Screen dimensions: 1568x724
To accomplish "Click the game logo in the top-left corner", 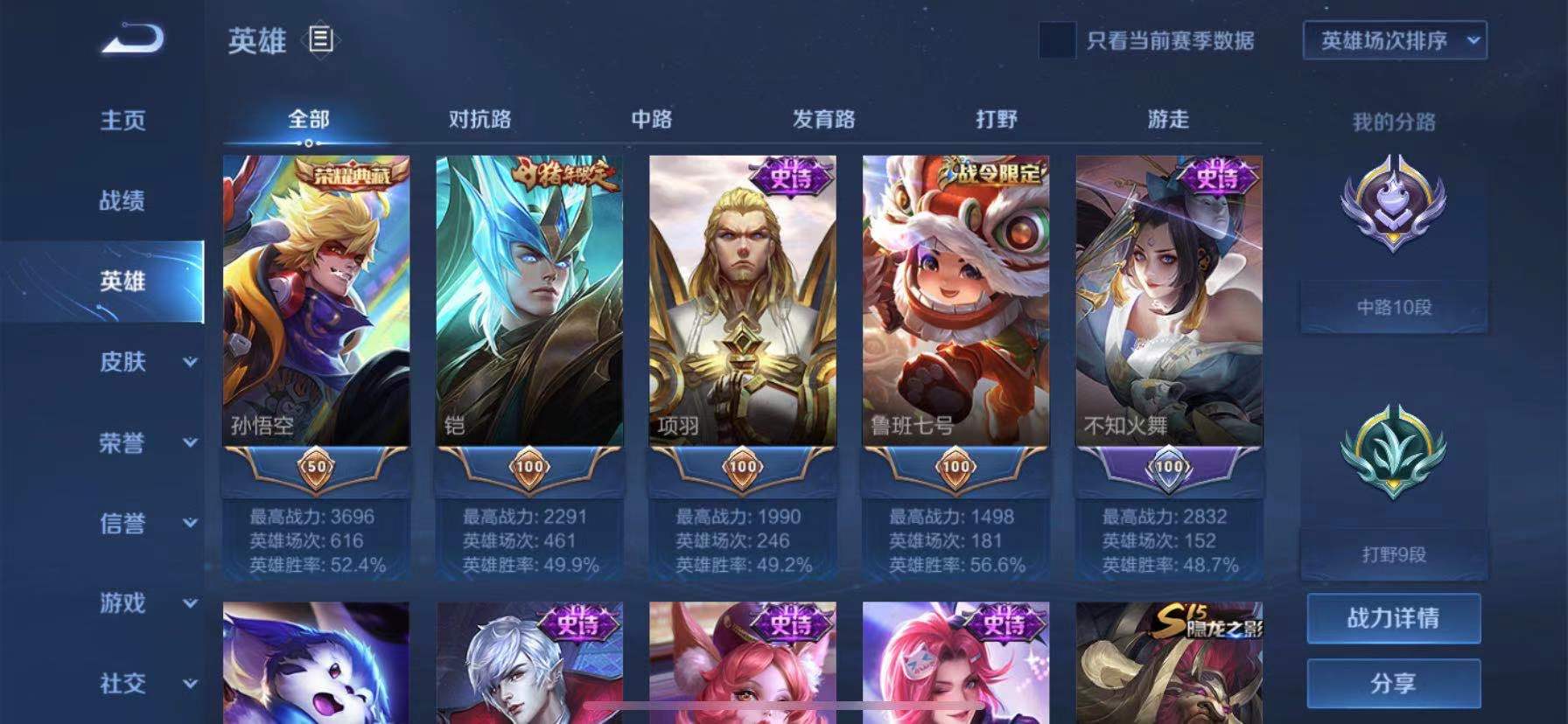I will tap(133, 39).
